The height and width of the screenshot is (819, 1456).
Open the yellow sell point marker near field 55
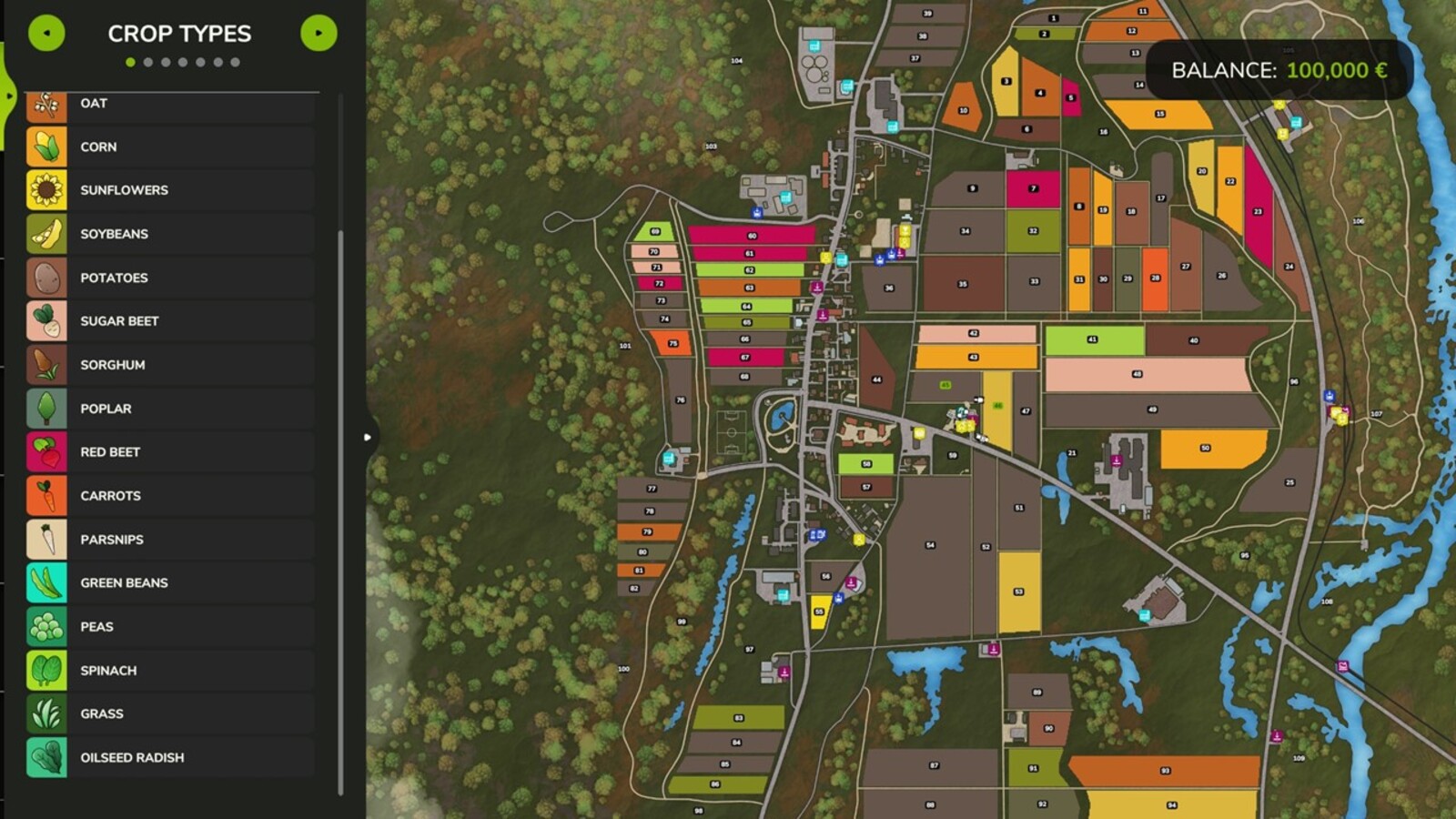[x=859, y=540]
